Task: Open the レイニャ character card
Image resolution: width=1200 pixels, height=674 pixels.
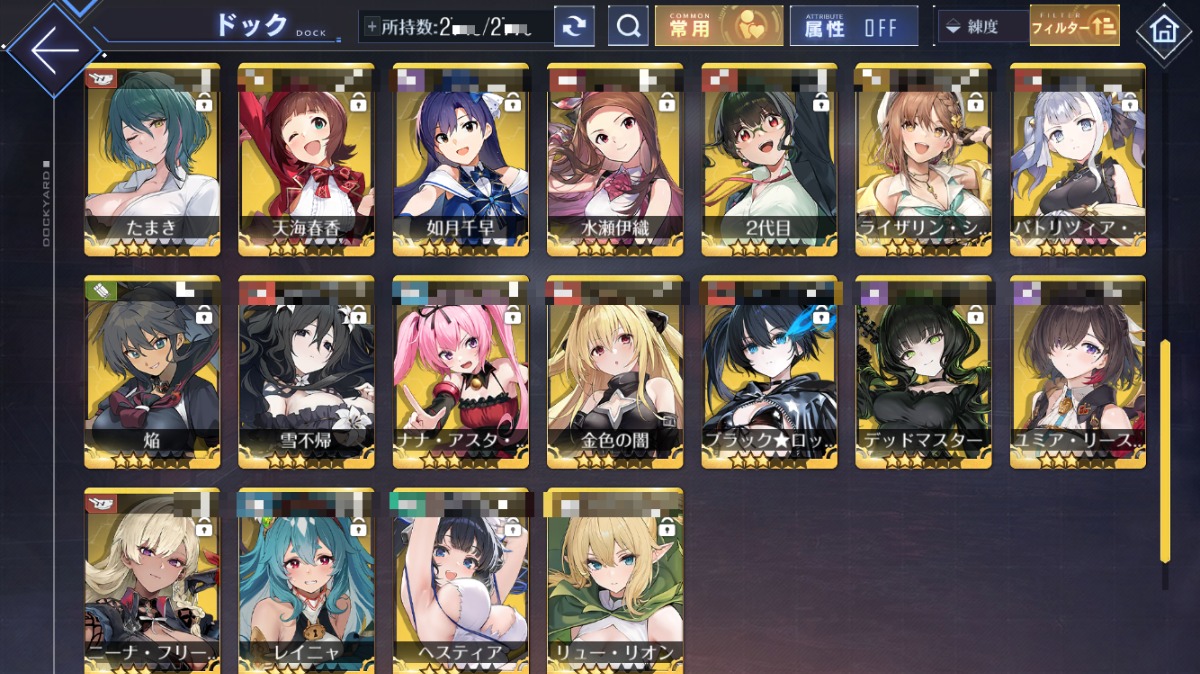Action: tap(306, 580)
